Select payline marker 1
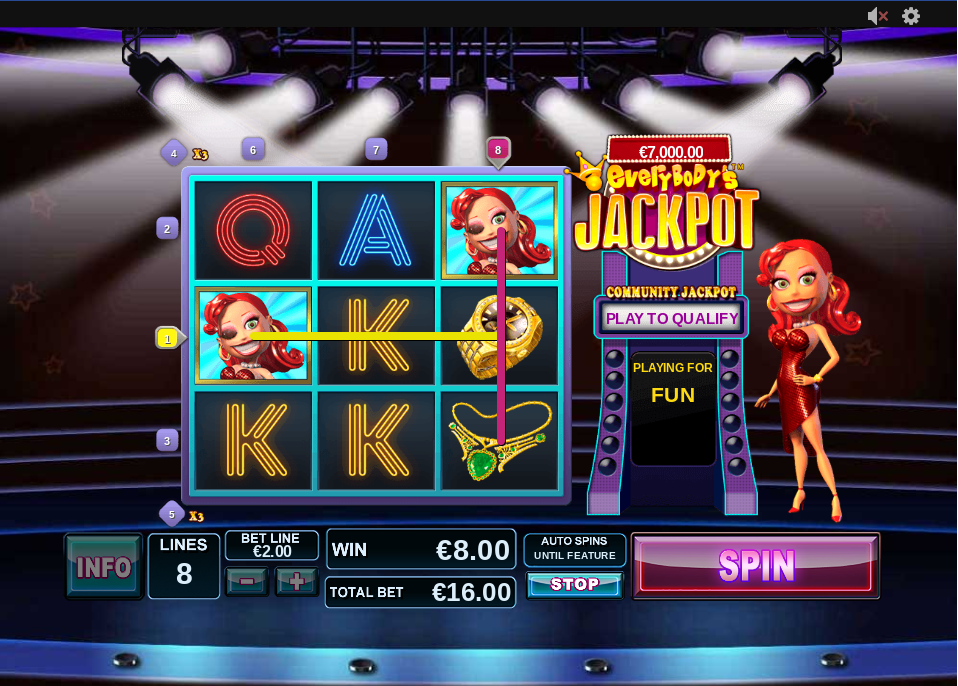The height and width of the screenshot is (686, 958). coord(168,339)
